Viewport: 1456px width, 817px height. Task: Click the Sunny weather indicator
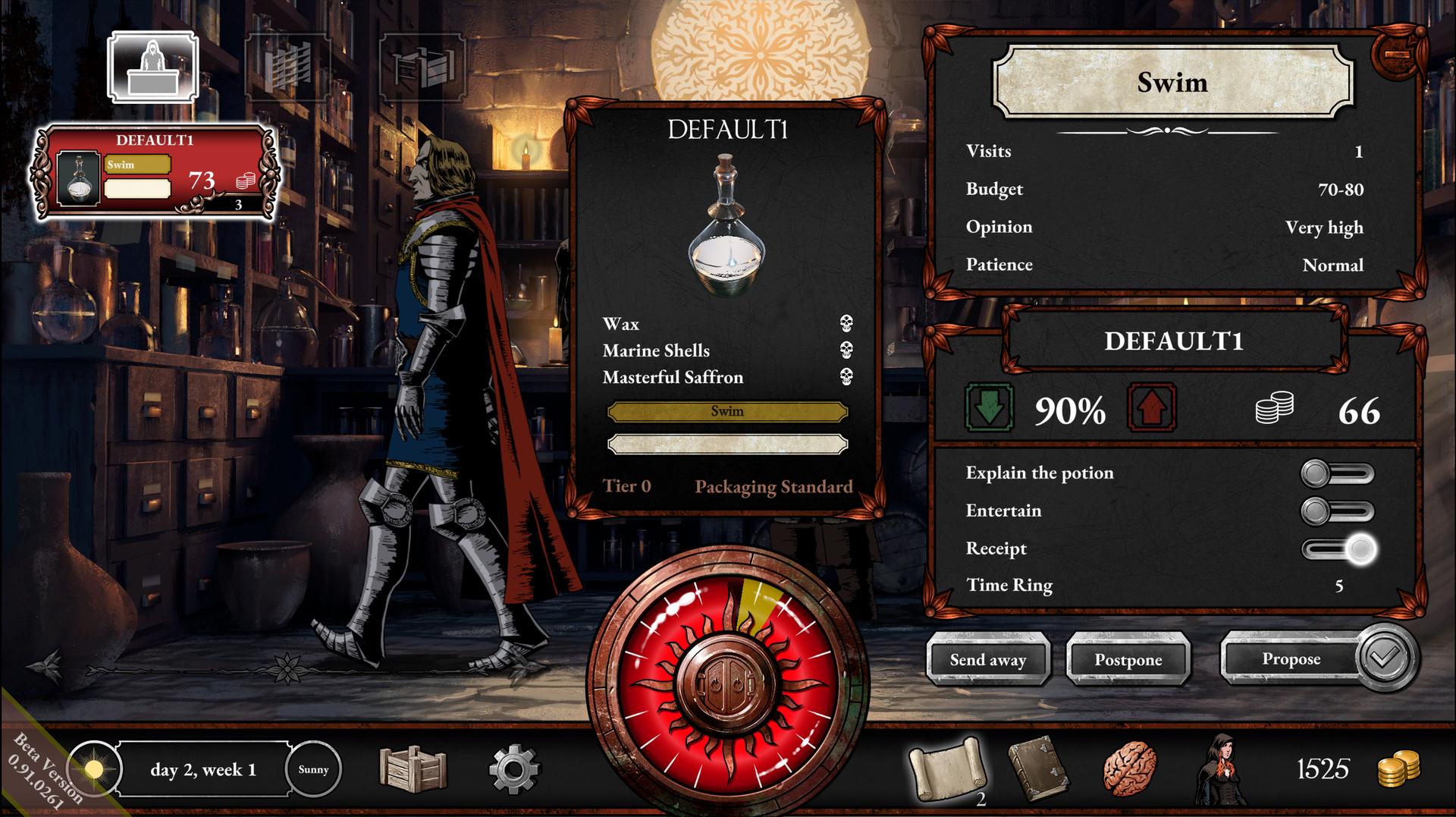point(314,768)
